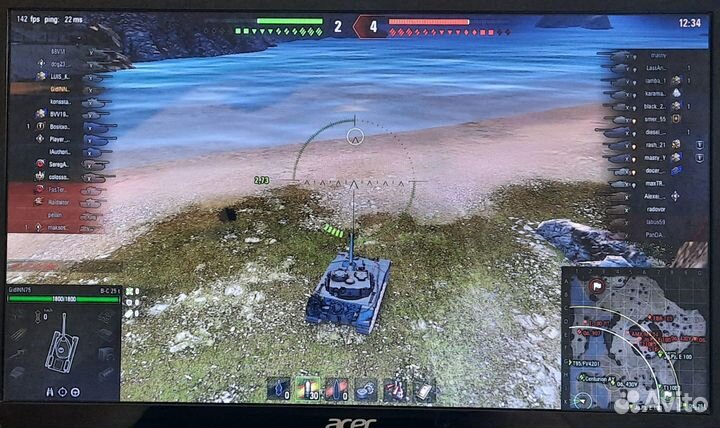Select the colossa teammate row
This screenshot has width=720, height=428.
(58, 176)
